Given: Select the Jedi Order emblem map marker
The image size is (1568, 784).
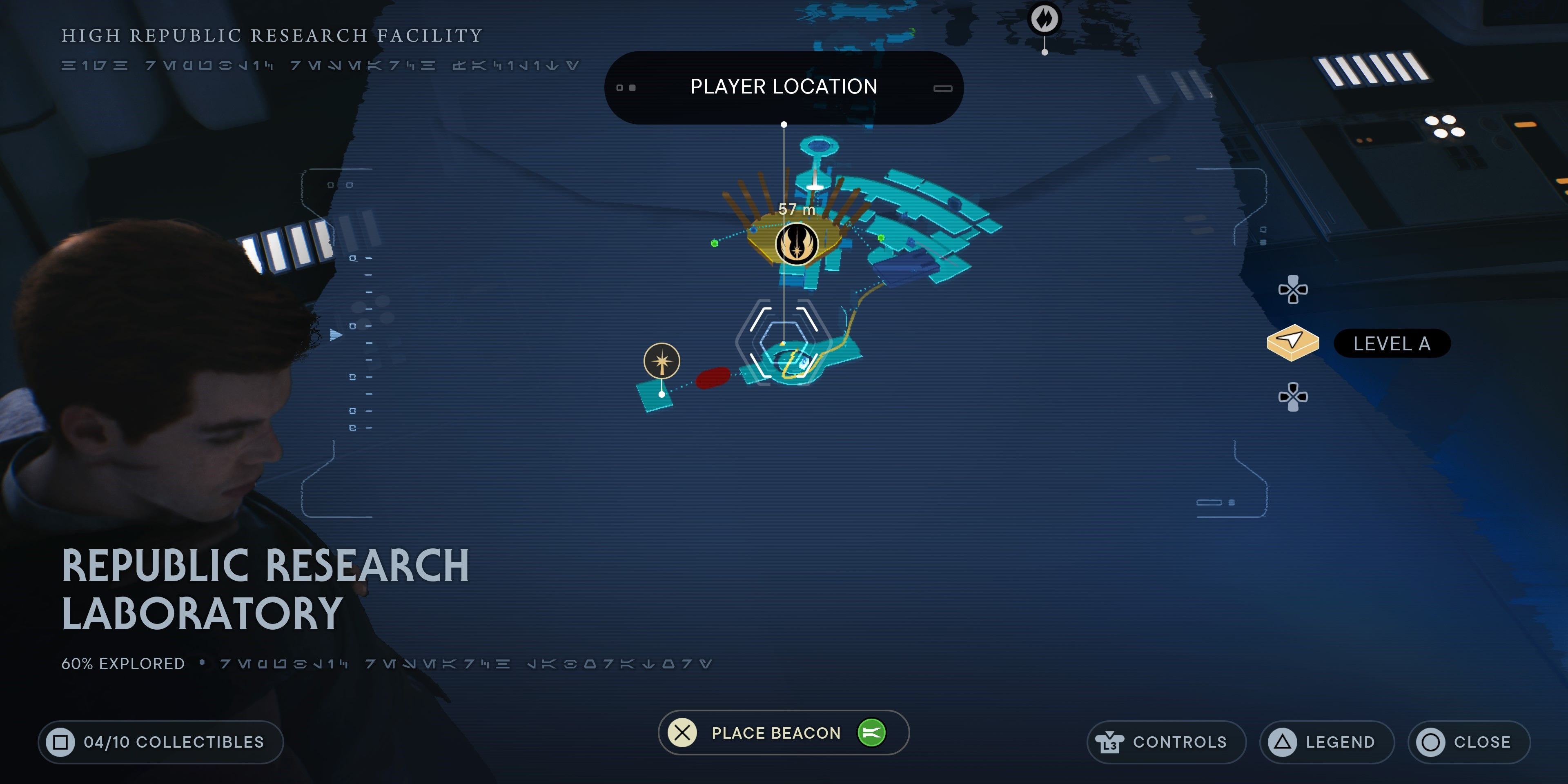Looking at the screenshot, I should pyautogui.click(x=796, y=244).
